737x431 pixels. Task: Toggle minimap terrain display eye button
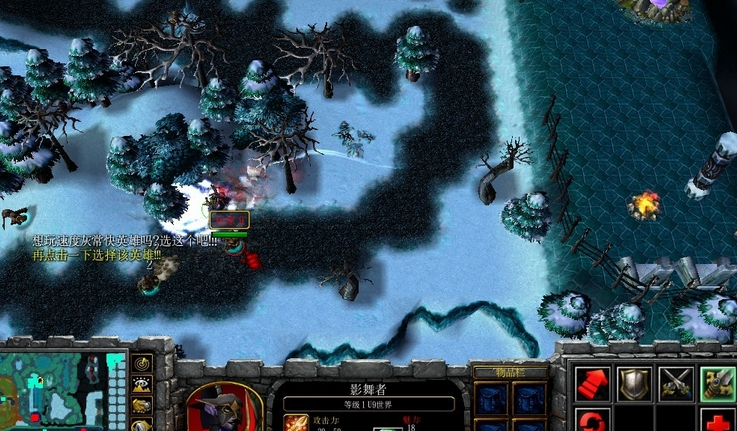(x=142, y=384)
